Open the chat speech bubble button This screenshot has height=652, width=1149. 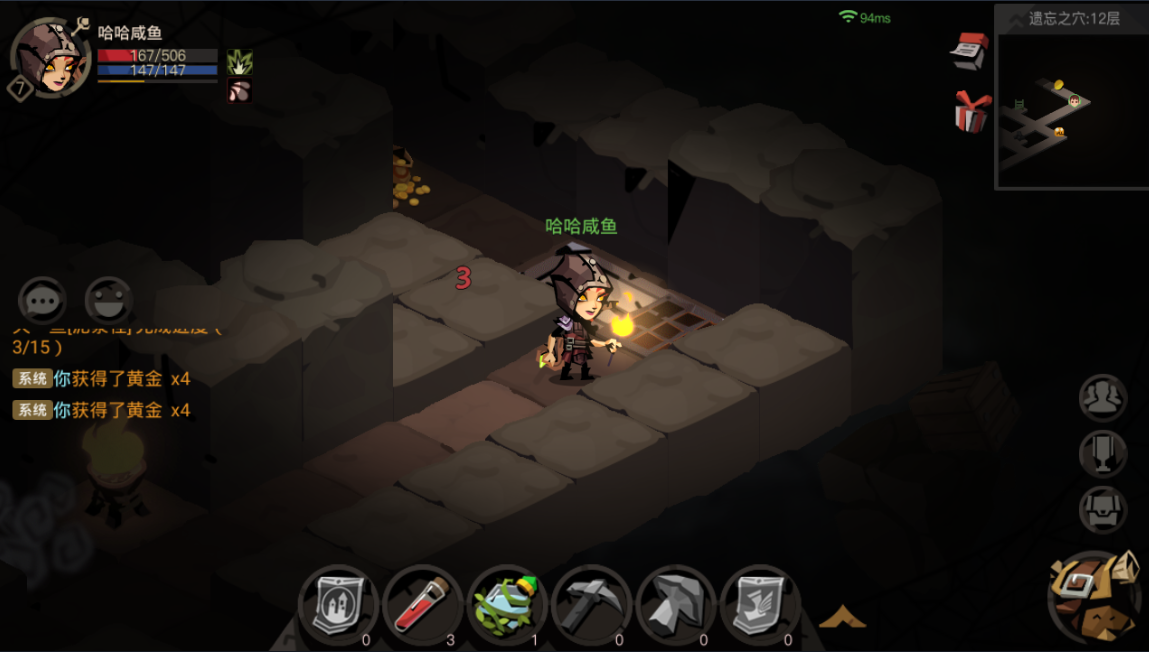click(42, 300)
